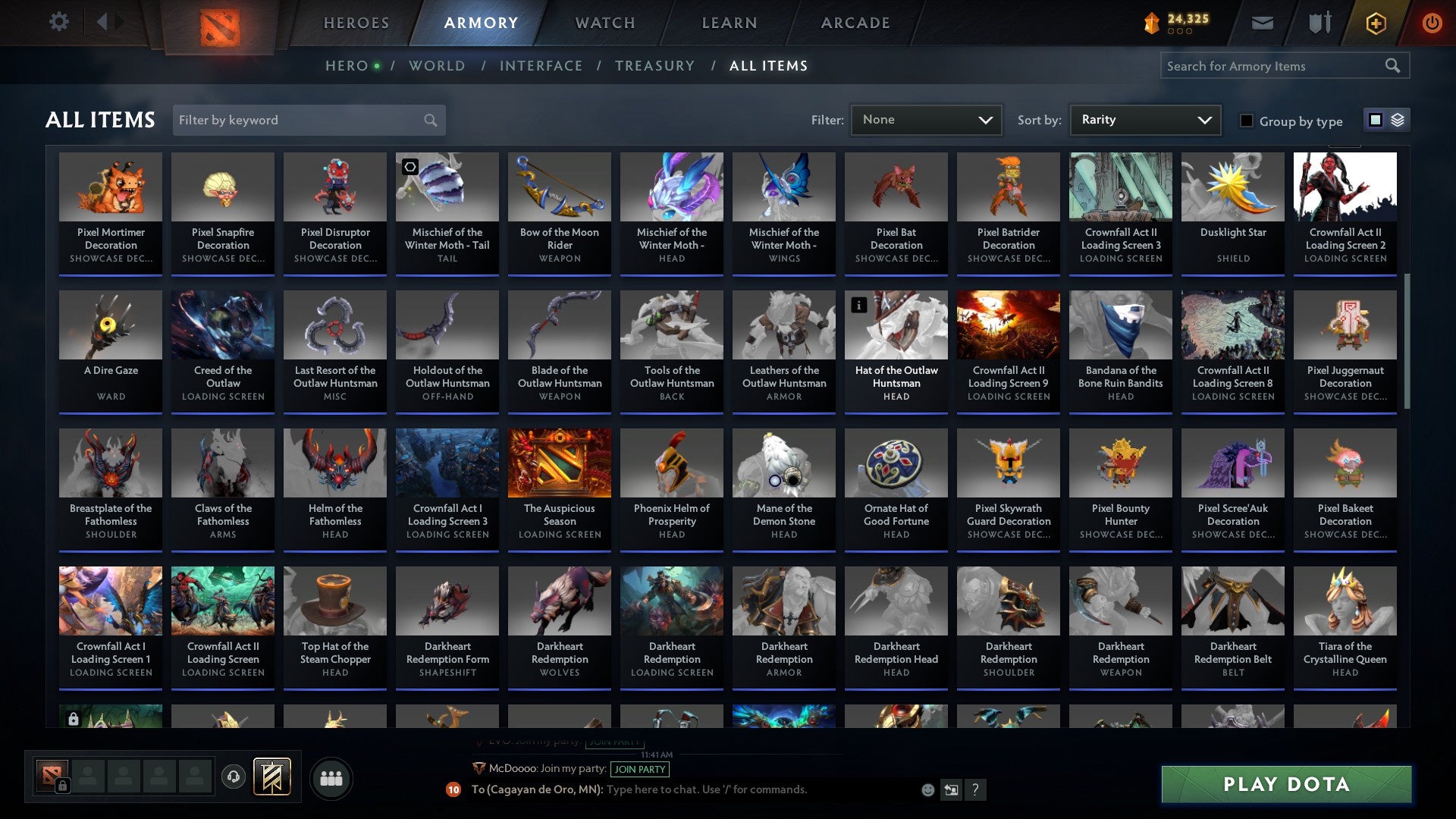Open the Filter dropdown set to None
The height and width of the screenshot is (819, 1456).
tap(925, 119)
